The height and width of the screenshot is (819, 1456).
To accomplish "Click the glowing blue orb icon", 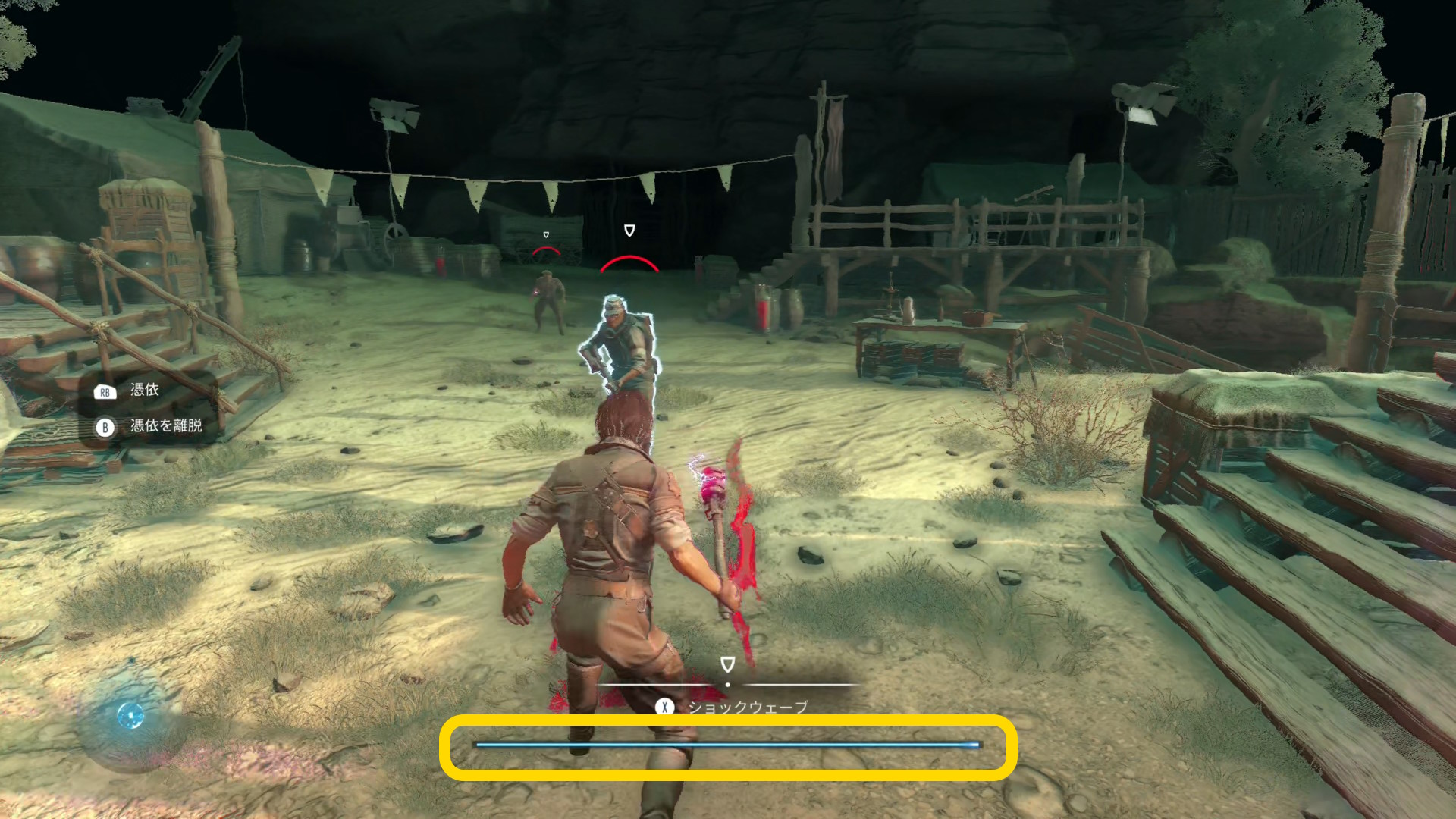I will [x=130, y=715].
